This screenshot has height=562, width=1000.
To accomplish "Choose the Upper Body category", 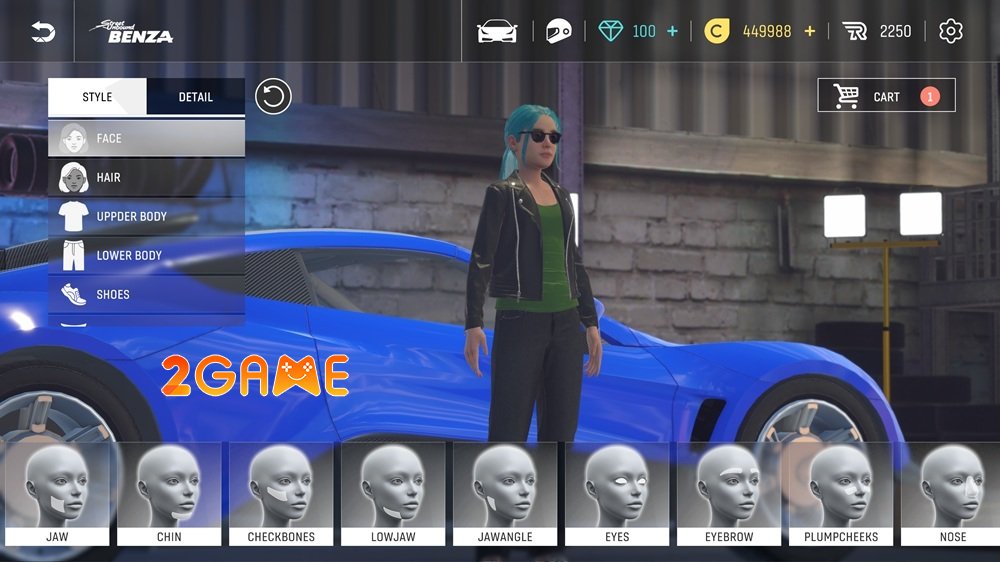I will point(146,216).
